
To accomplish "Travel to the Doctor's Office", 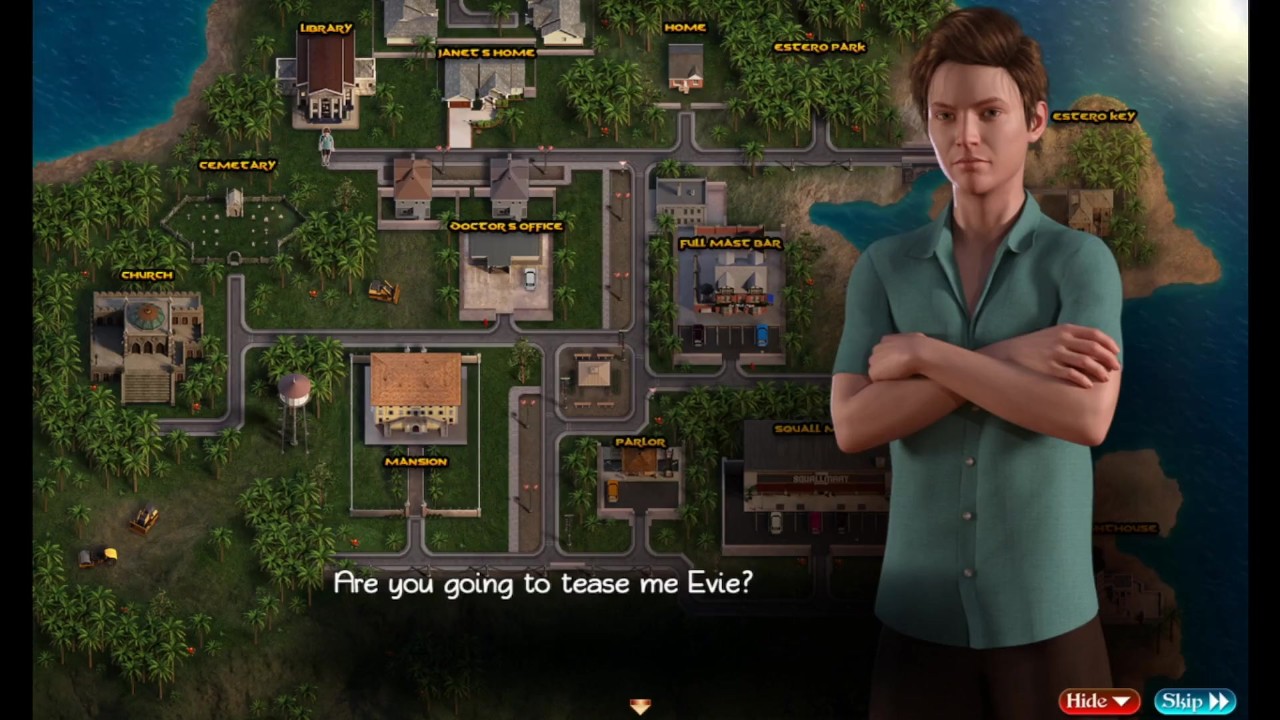I will (505, 265).
